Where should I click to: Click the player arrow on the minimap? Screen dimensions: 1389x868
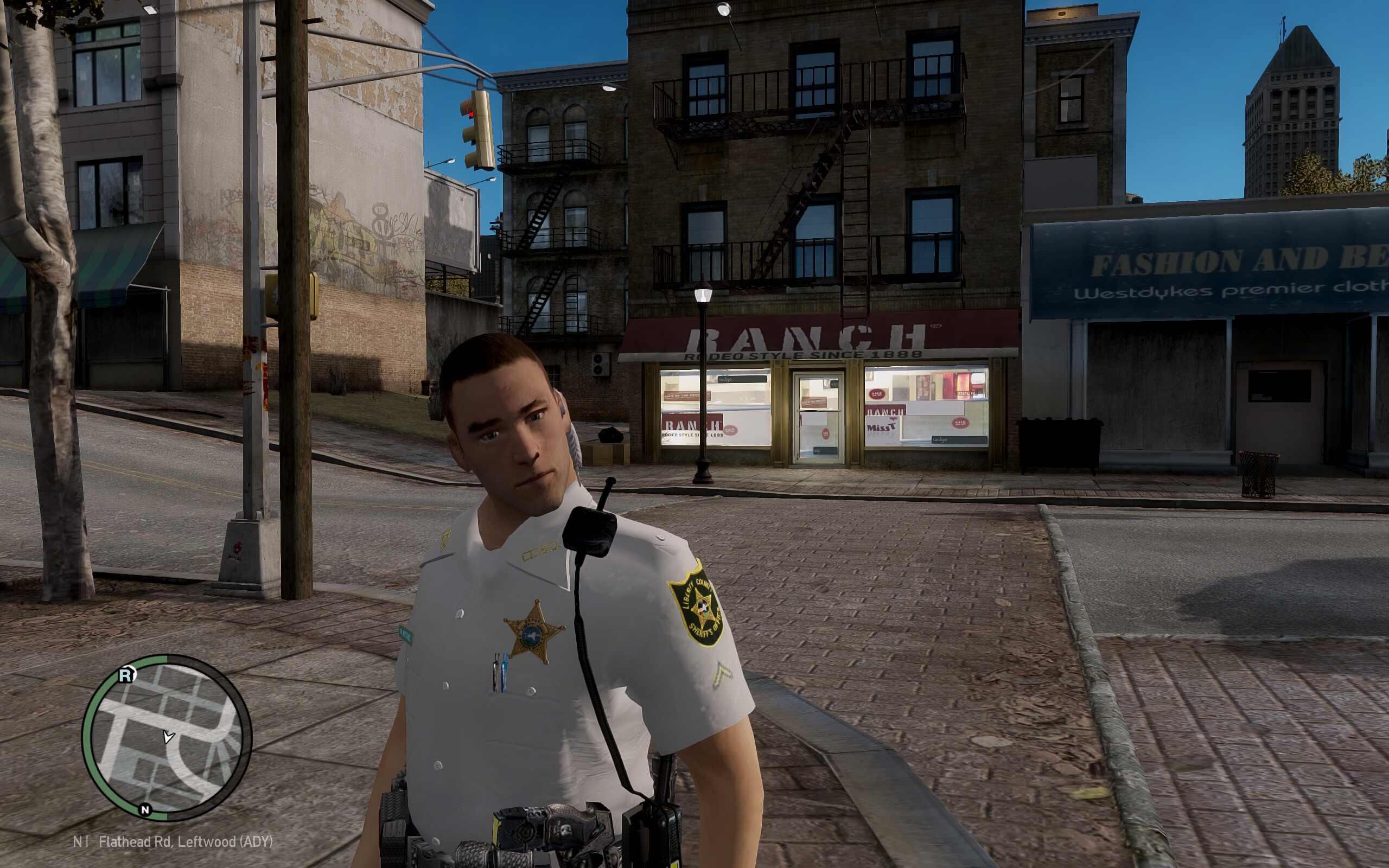tap(168, 737)
